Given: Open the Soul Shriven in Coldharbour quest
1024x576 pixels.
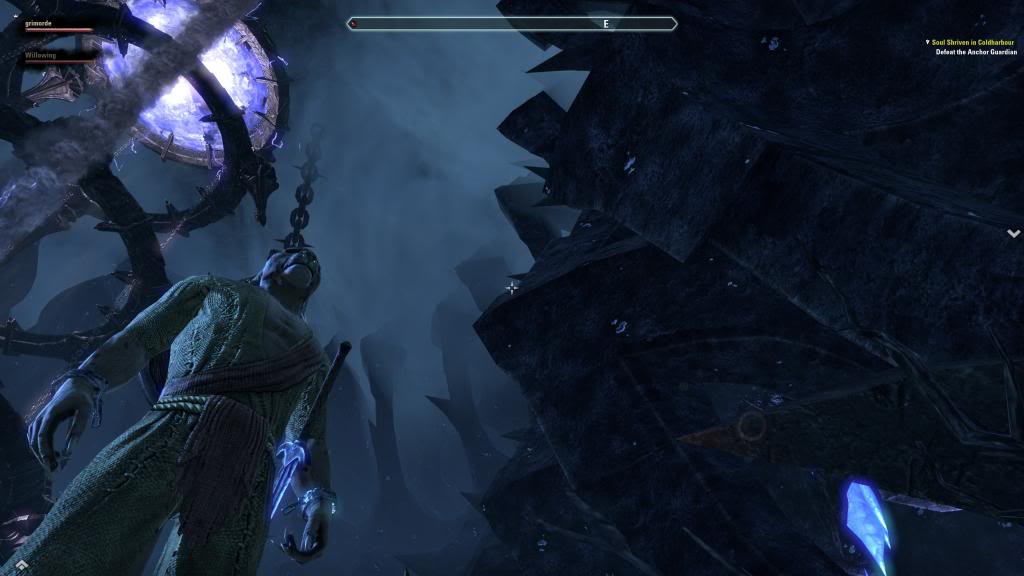Looking at the screenshot, I should coord(972,42).
